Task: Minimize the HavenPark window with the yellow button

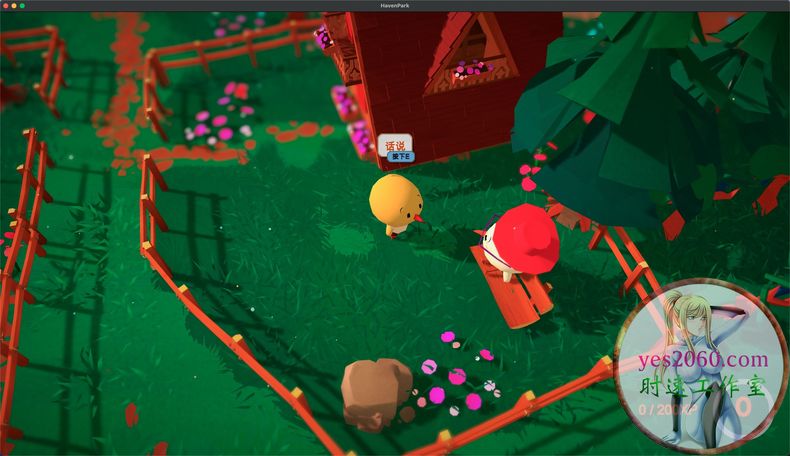Action: point(14,6)
